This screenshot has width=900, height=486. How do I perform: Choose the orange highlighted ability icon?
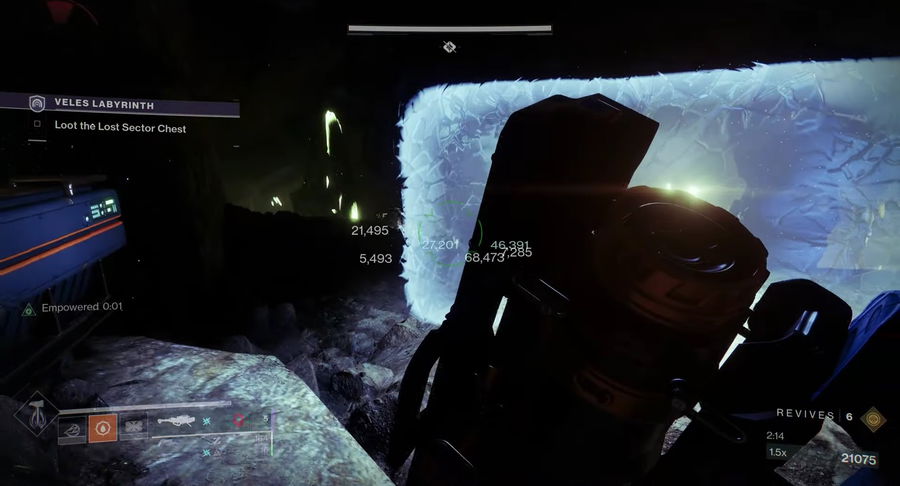(103, 428)
